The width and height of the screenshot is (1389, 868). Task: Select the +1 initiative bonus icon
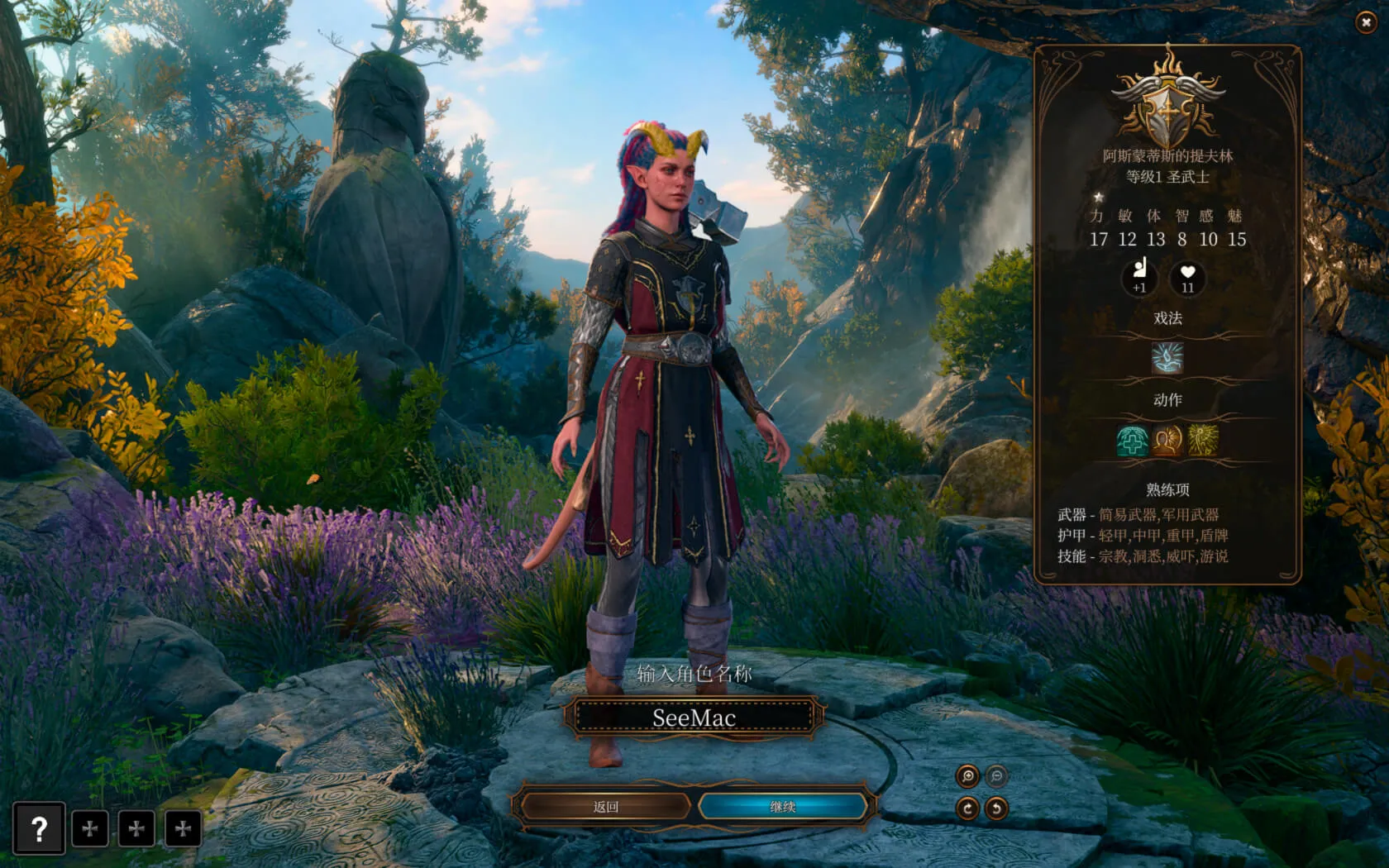click(1140, 277)
